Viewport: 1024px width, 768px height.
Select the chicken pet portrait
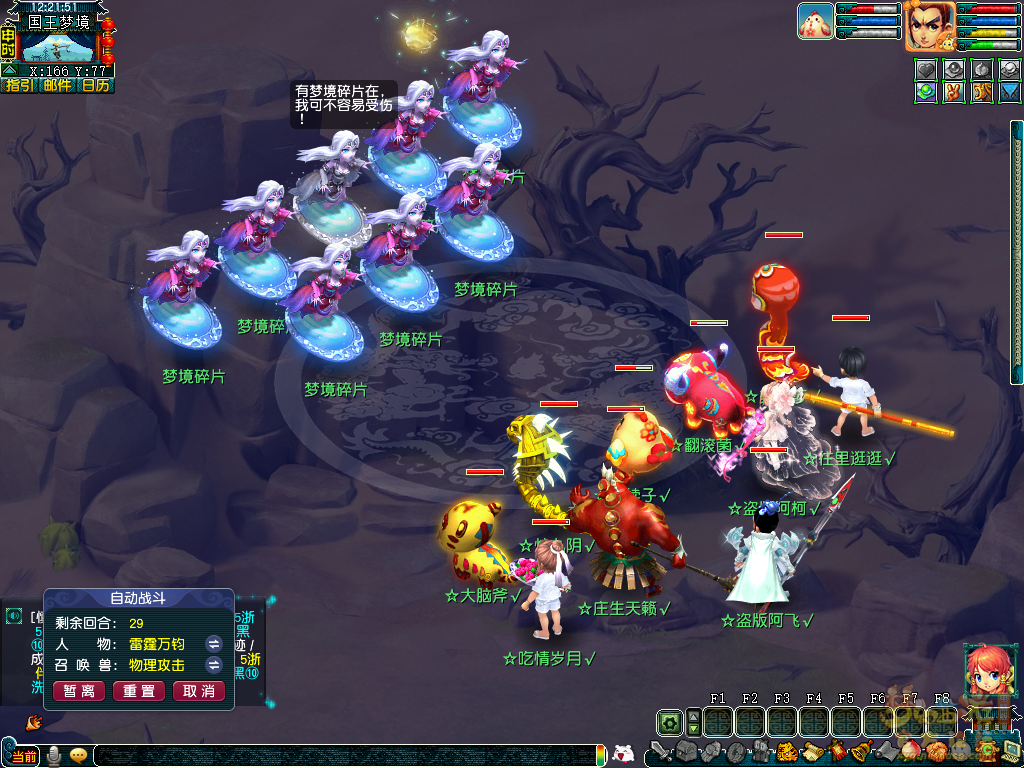[x=815, y=21]
